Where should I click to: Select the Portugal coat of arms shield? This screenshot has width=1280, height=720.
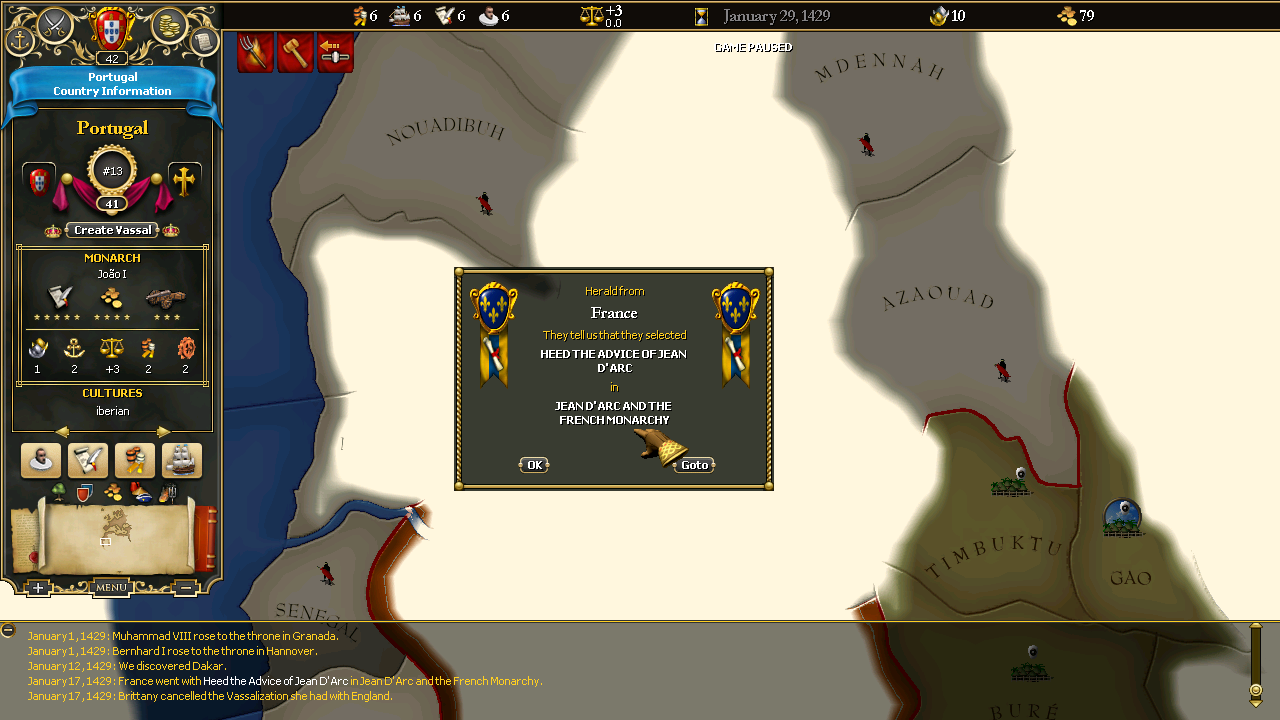(112, 27)
